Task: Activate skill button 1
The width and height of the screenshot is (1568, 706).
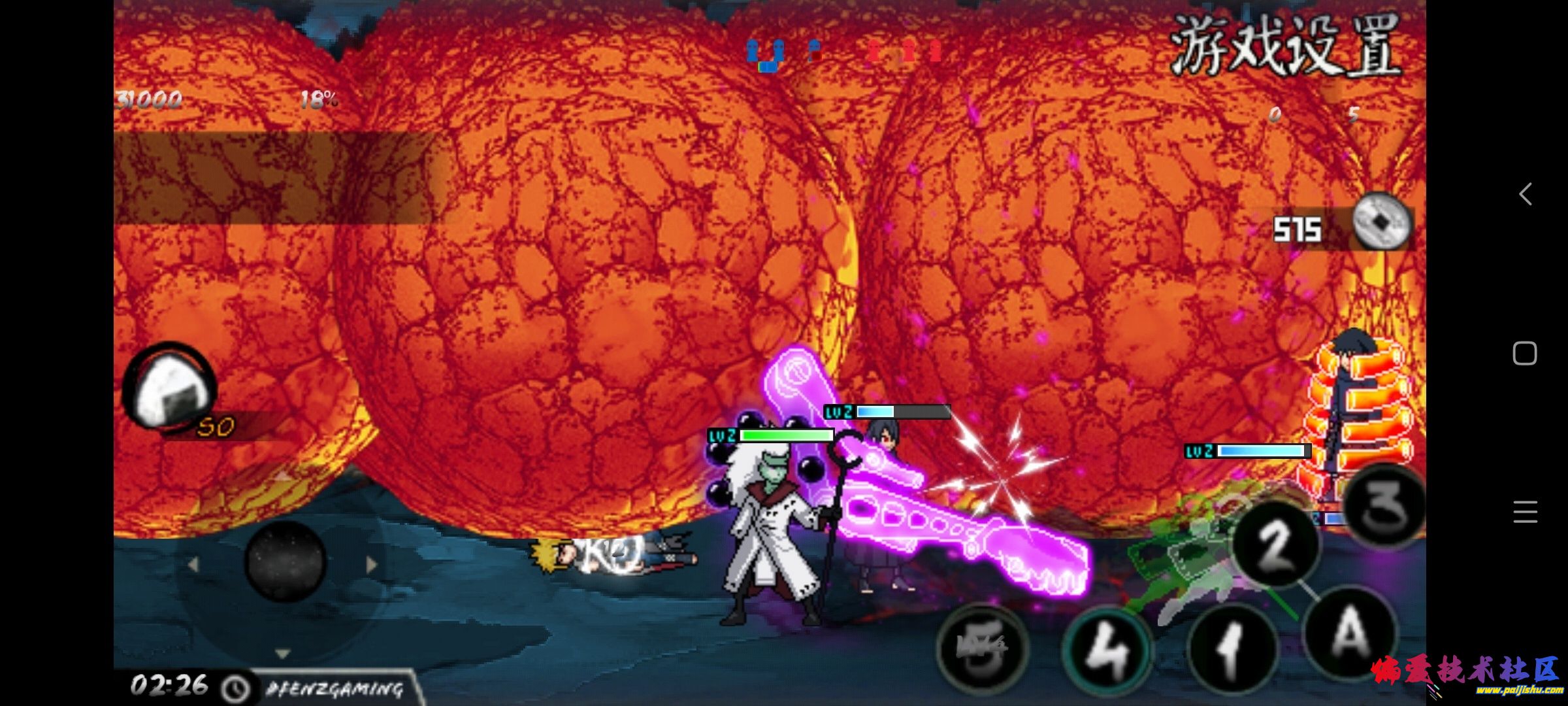Action: 1231,650
